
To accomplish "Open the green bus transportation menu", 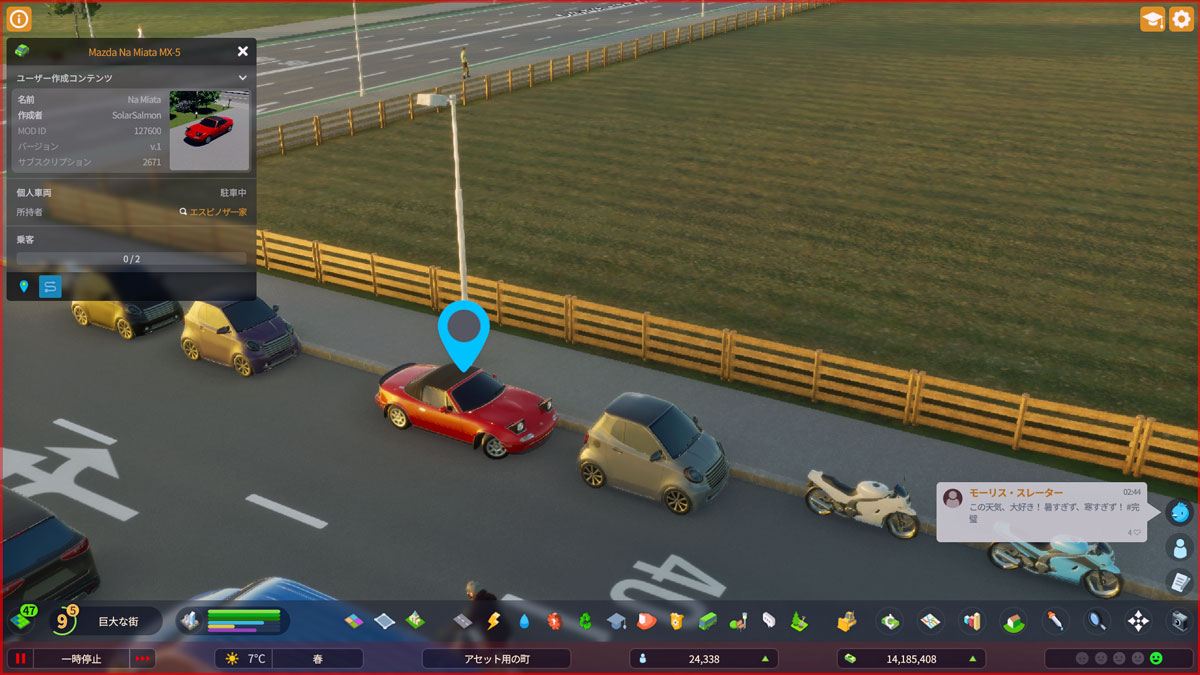I will click(708, 621).
